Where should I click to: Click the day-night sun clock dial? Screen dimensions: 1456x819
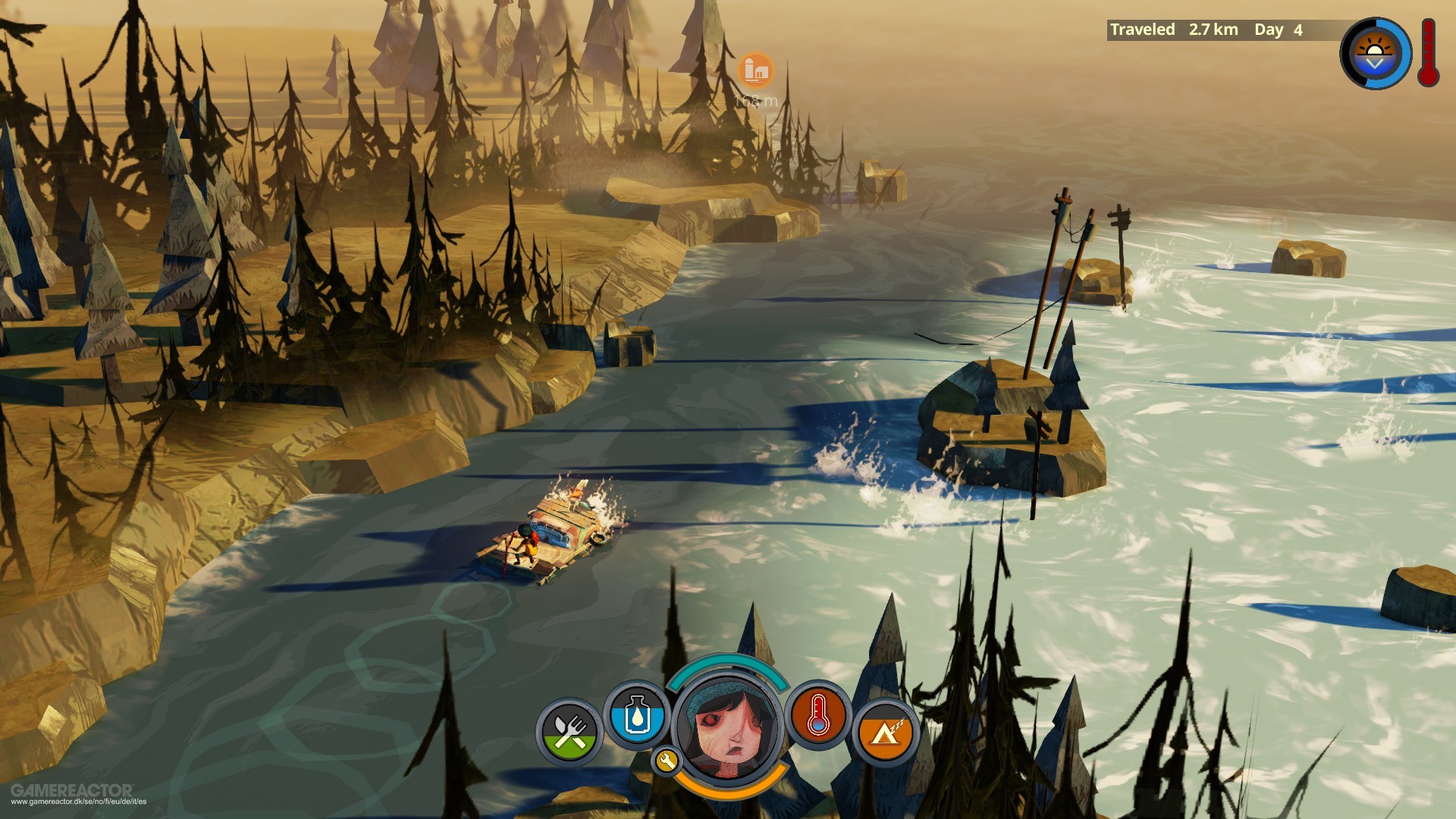(1374, 54)
